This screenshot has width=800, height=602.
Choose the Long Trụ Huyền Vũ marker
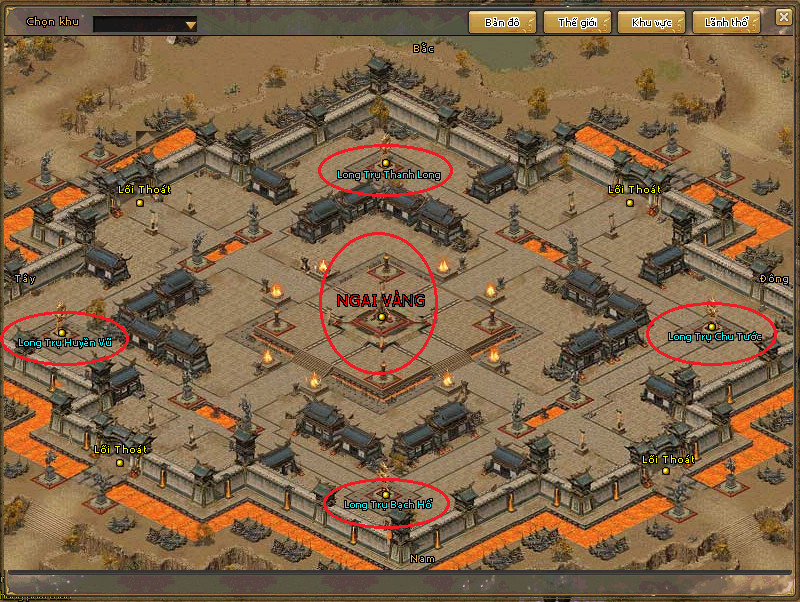coord(62,332)
